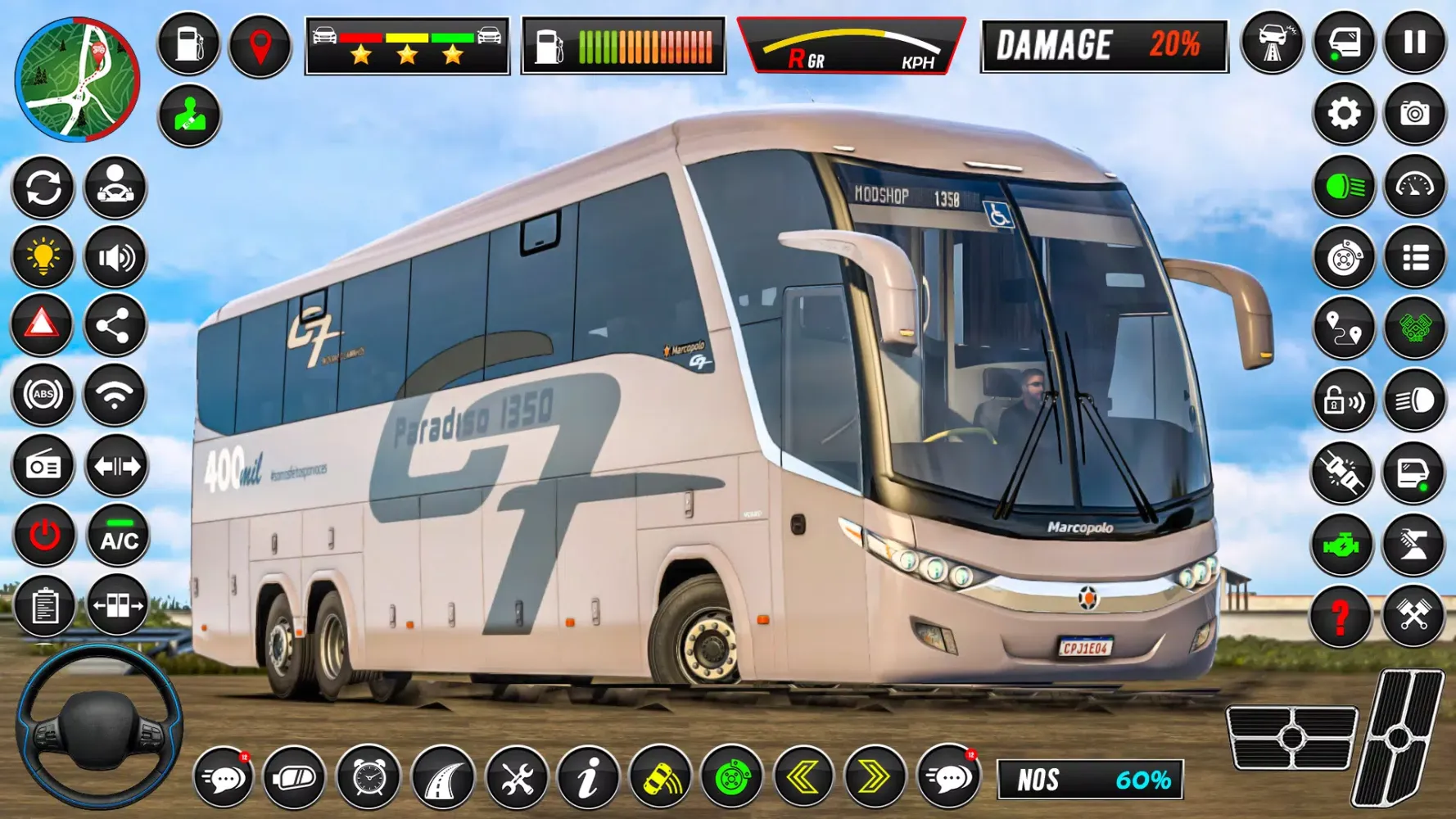Sound the horn speaker button
Viewport: 1456px width, 819px height.
[x=115, y=257]
